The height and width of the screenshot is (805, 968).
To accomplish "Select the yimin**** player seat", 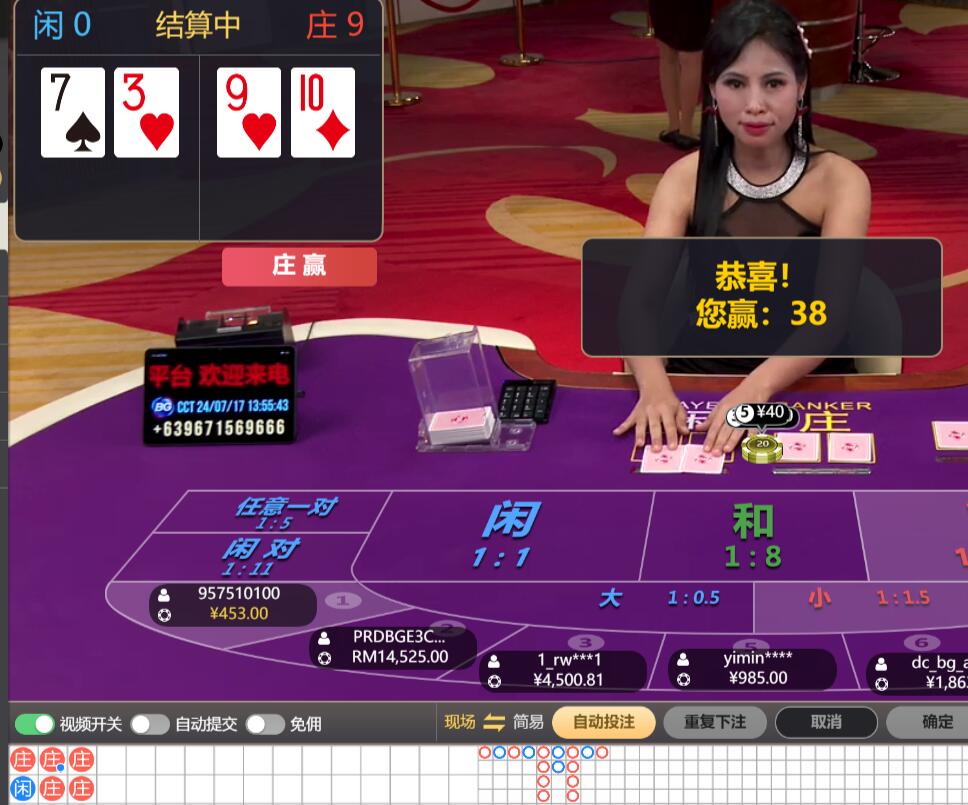I will pyautogui.click(x=752, y=668).
